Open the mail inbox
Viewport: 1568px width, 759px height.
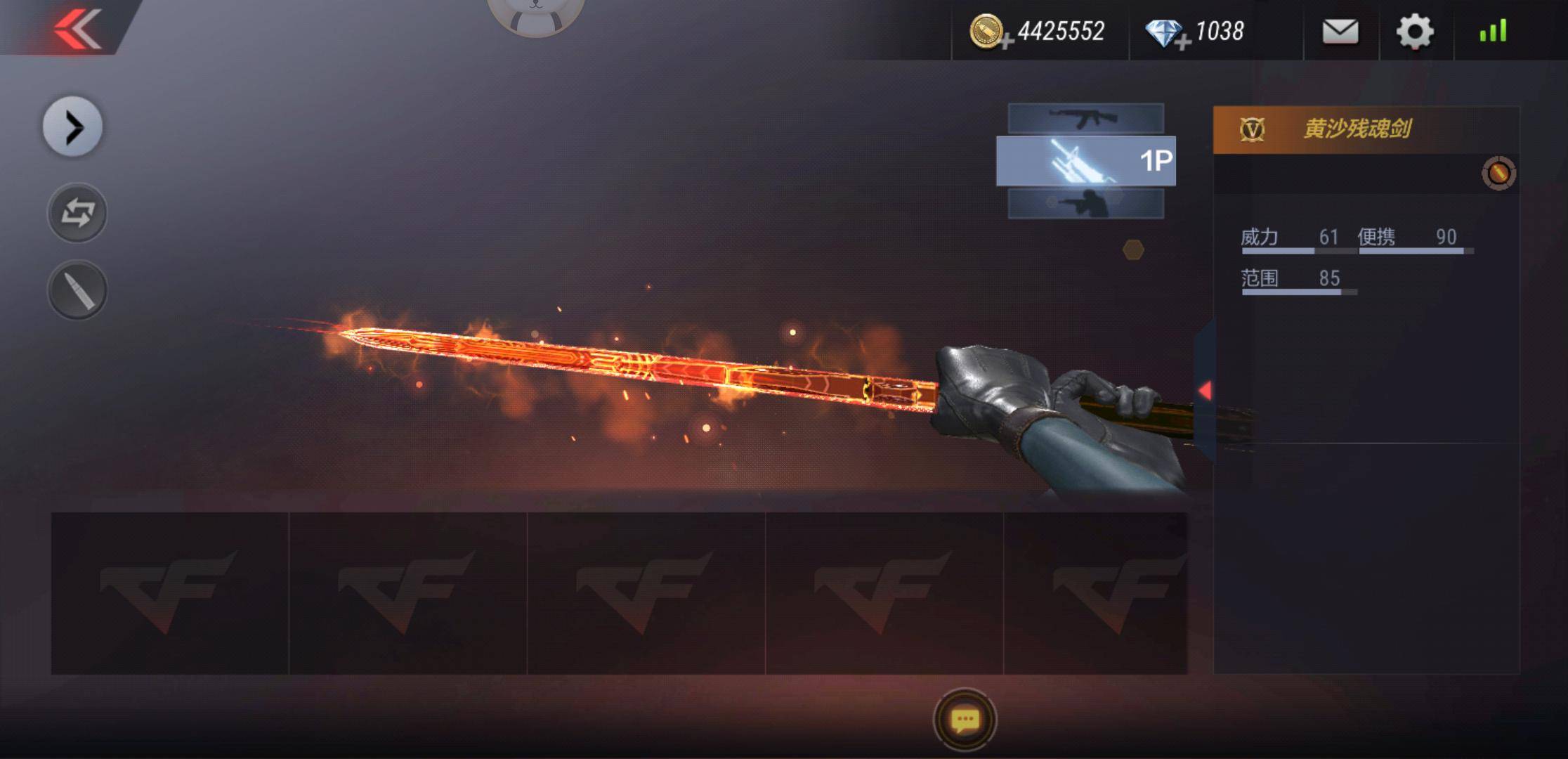point(1340,32)
